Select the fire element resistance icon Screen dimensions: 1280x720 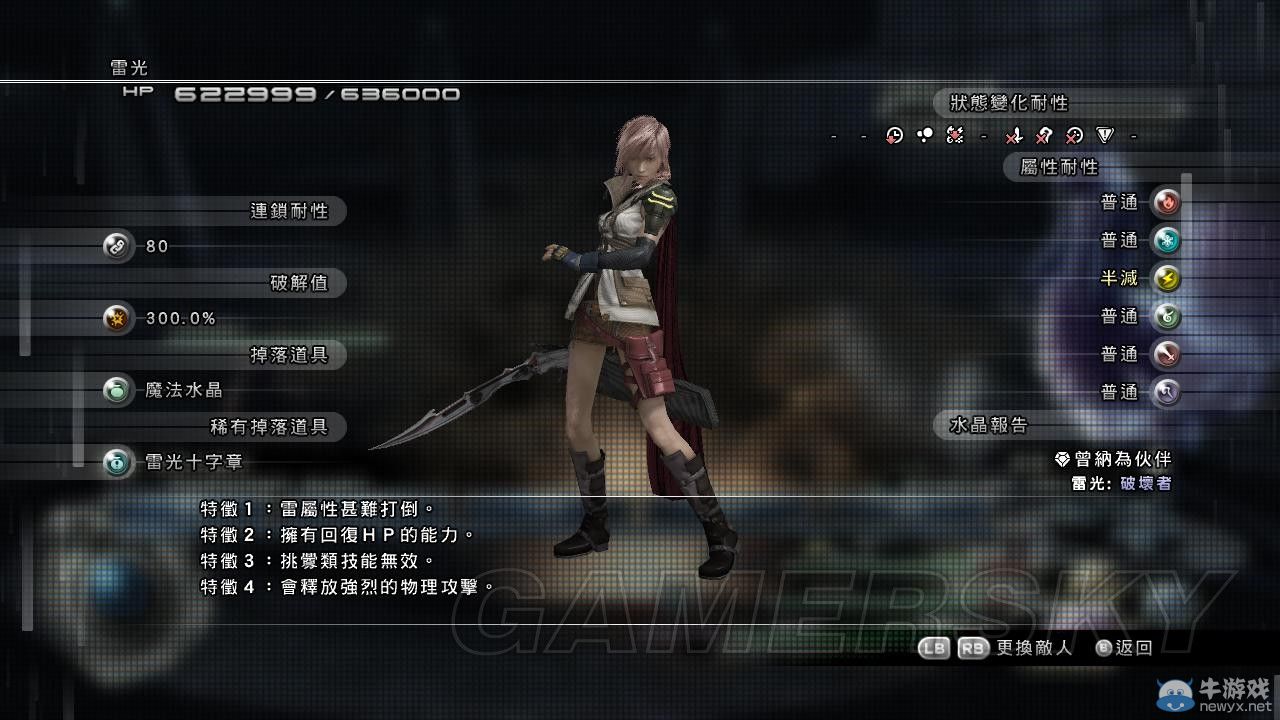coord(1165,203)
